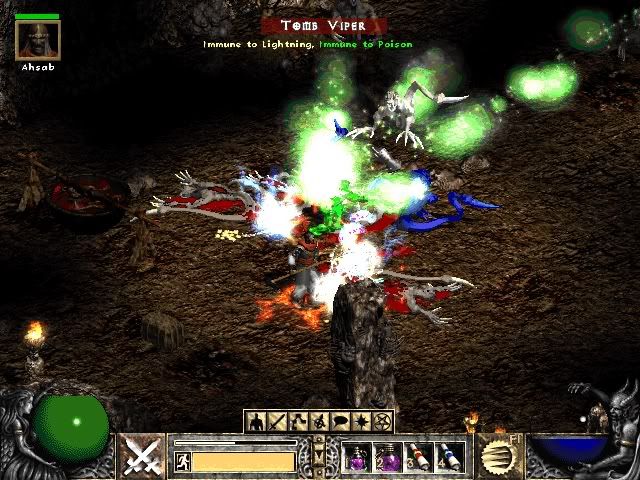Open the quest log starburst icon
Screen dimensions: 640x480
coord(362,421)
